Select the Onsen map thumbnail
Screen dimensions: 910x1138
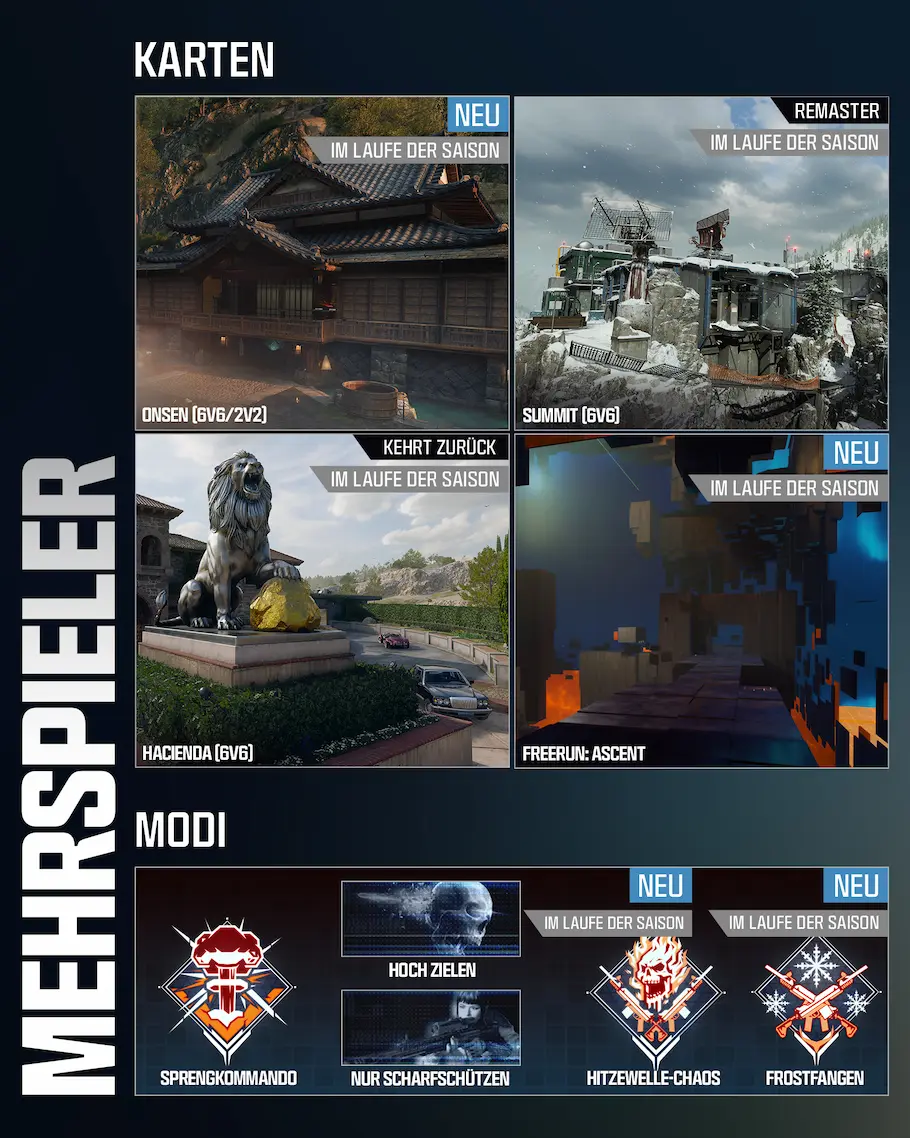click(322, 265)
